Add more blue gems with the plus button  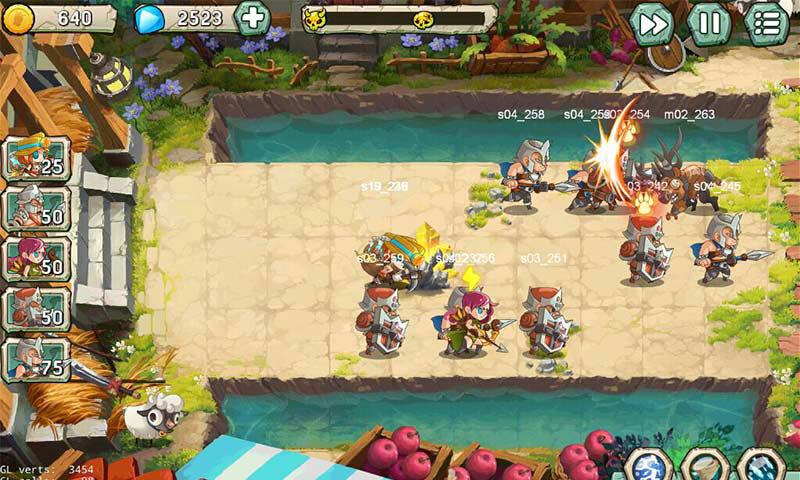253,17
